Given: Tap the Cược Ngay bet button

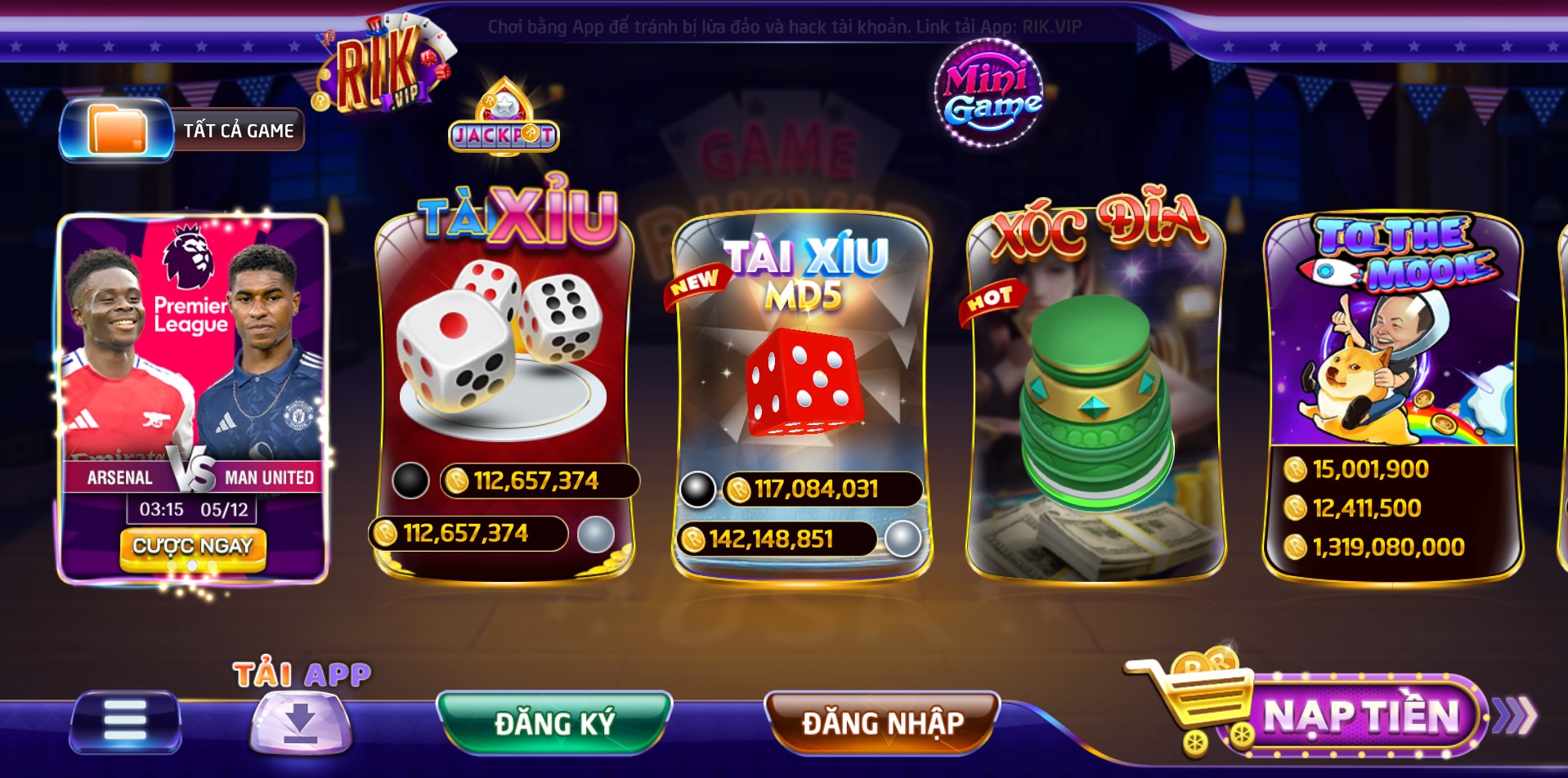Looking at the screenshot, I should click(193, 546).
